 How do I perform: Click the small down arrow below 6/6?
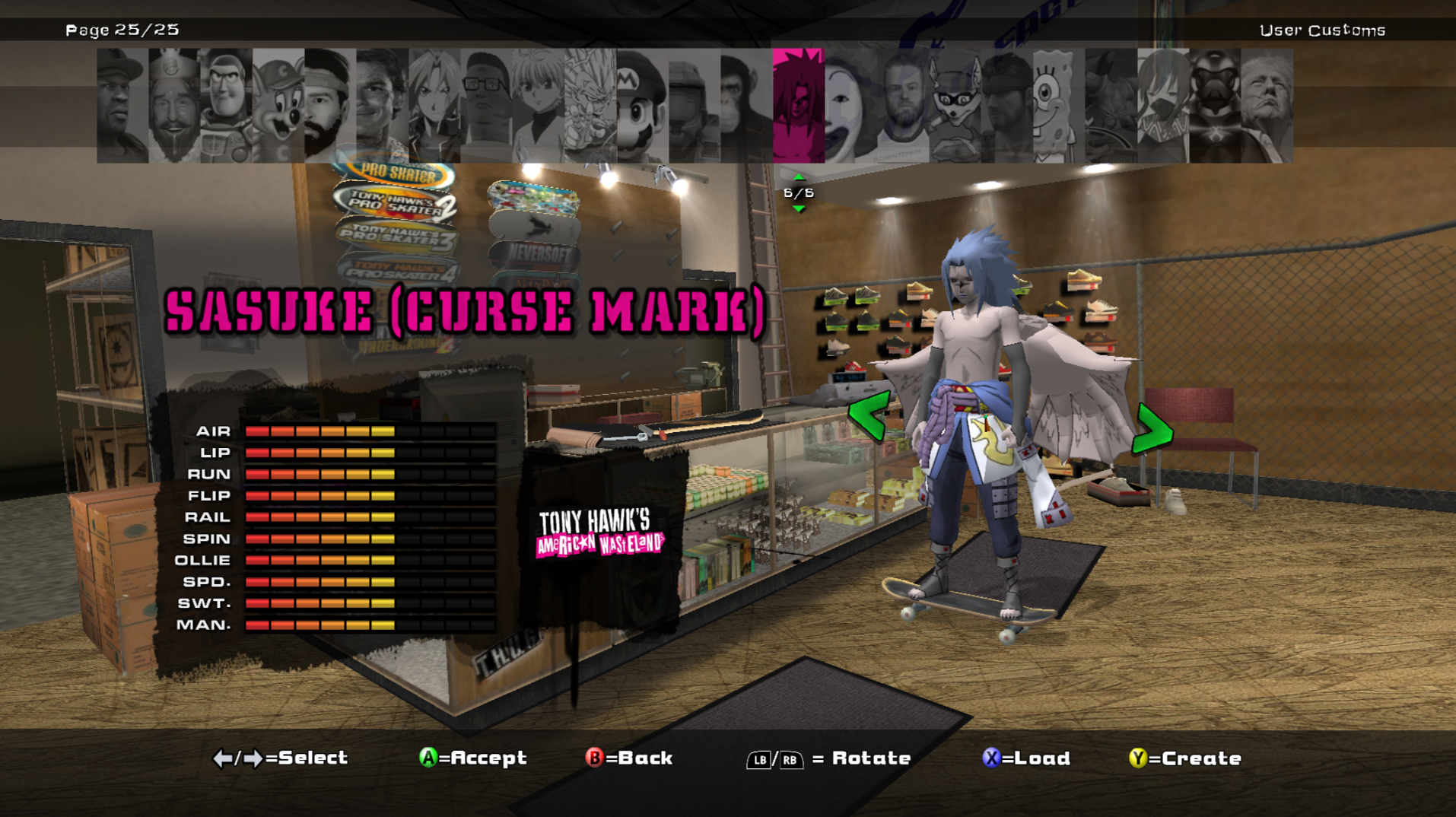point(799,208)
